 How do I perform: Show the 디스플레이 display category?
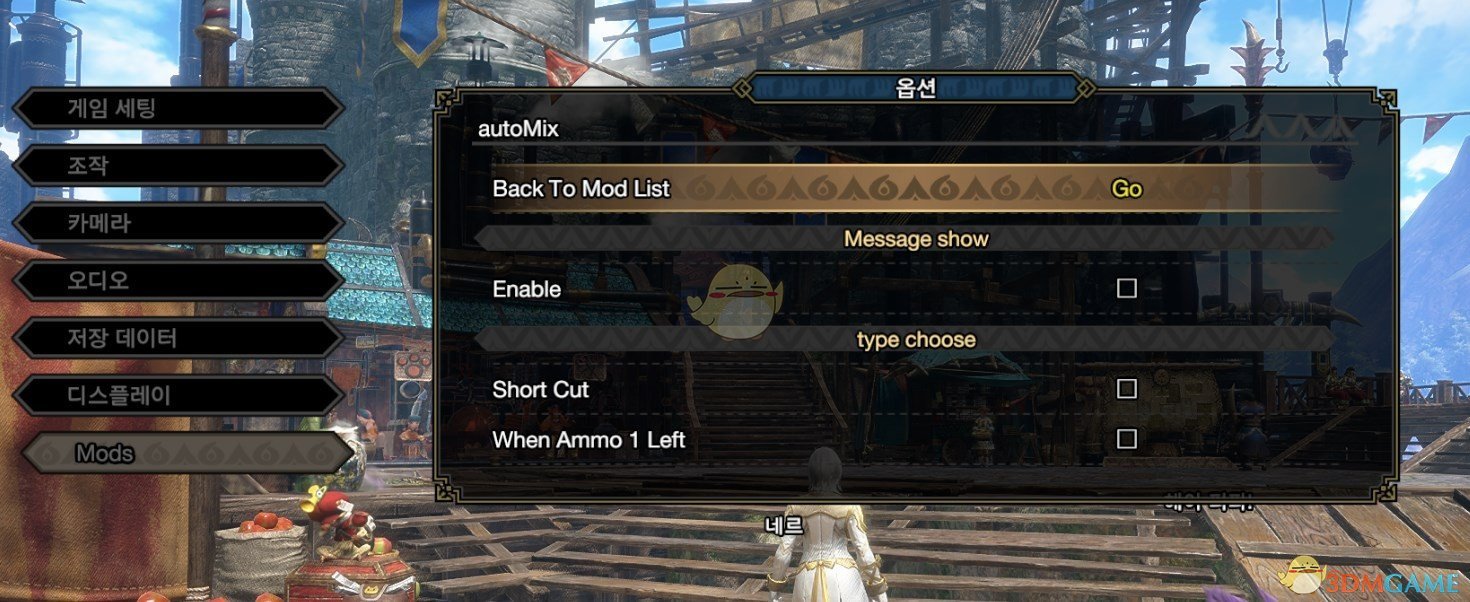[x=177, y=396]
